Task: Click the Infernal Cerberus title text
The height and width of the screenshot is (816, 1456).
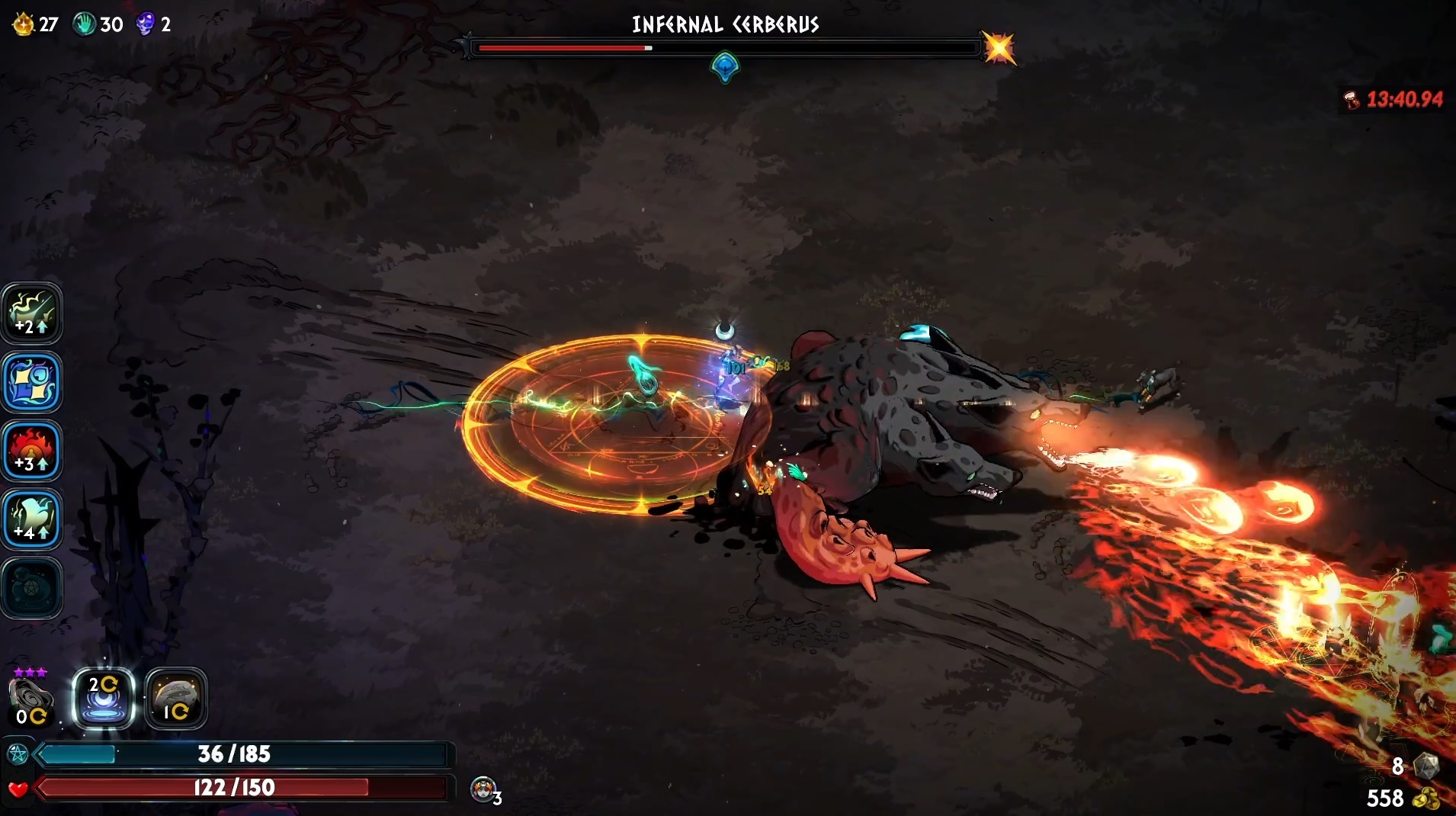Action: click(724, 24)
